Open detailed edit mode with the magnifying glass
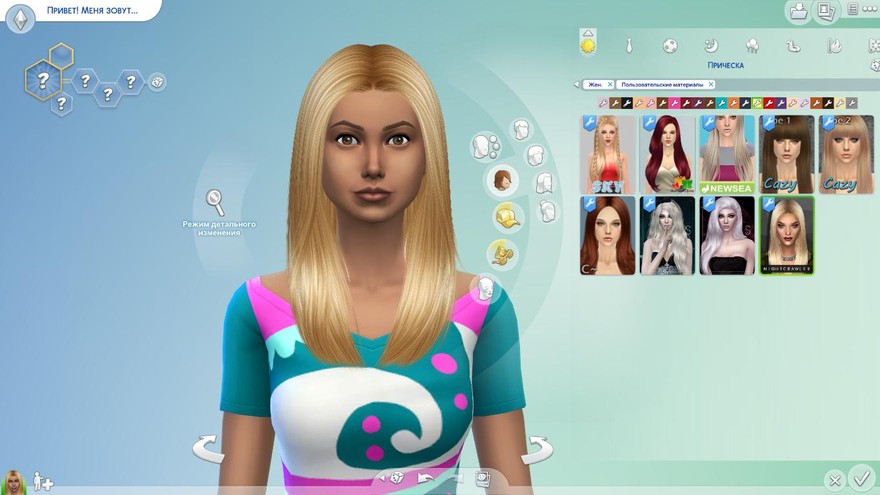Viewport: 880px width, 495px height. coord(216,203)
